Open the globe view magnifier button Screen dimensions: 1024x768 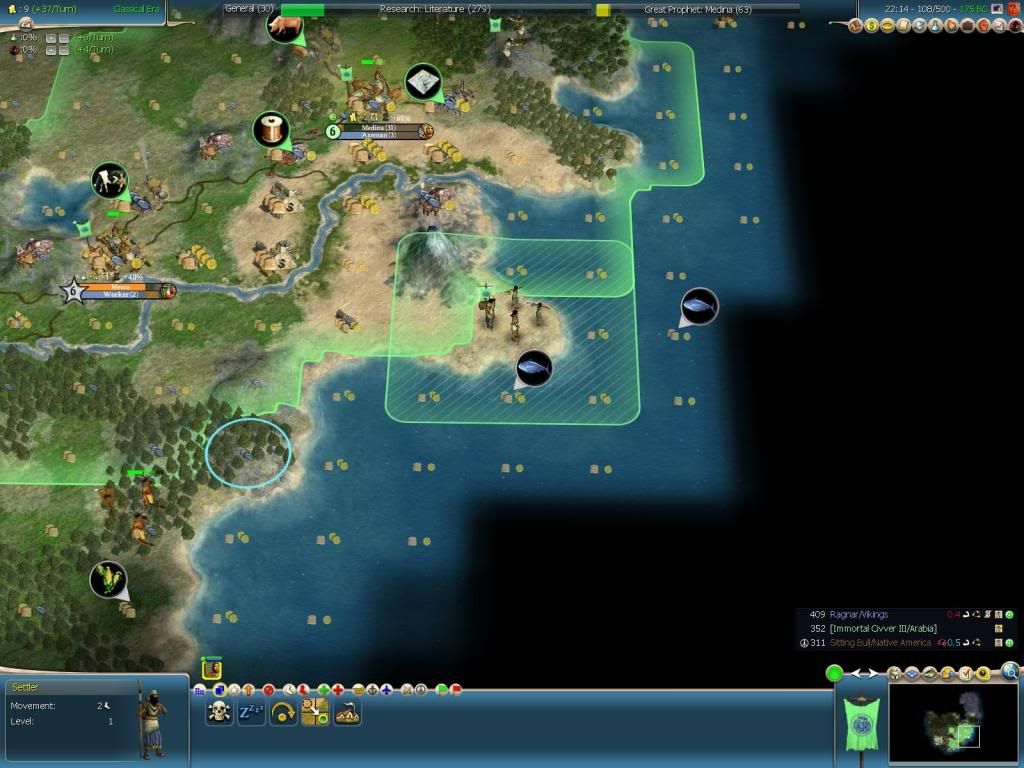click(1010, 672)
